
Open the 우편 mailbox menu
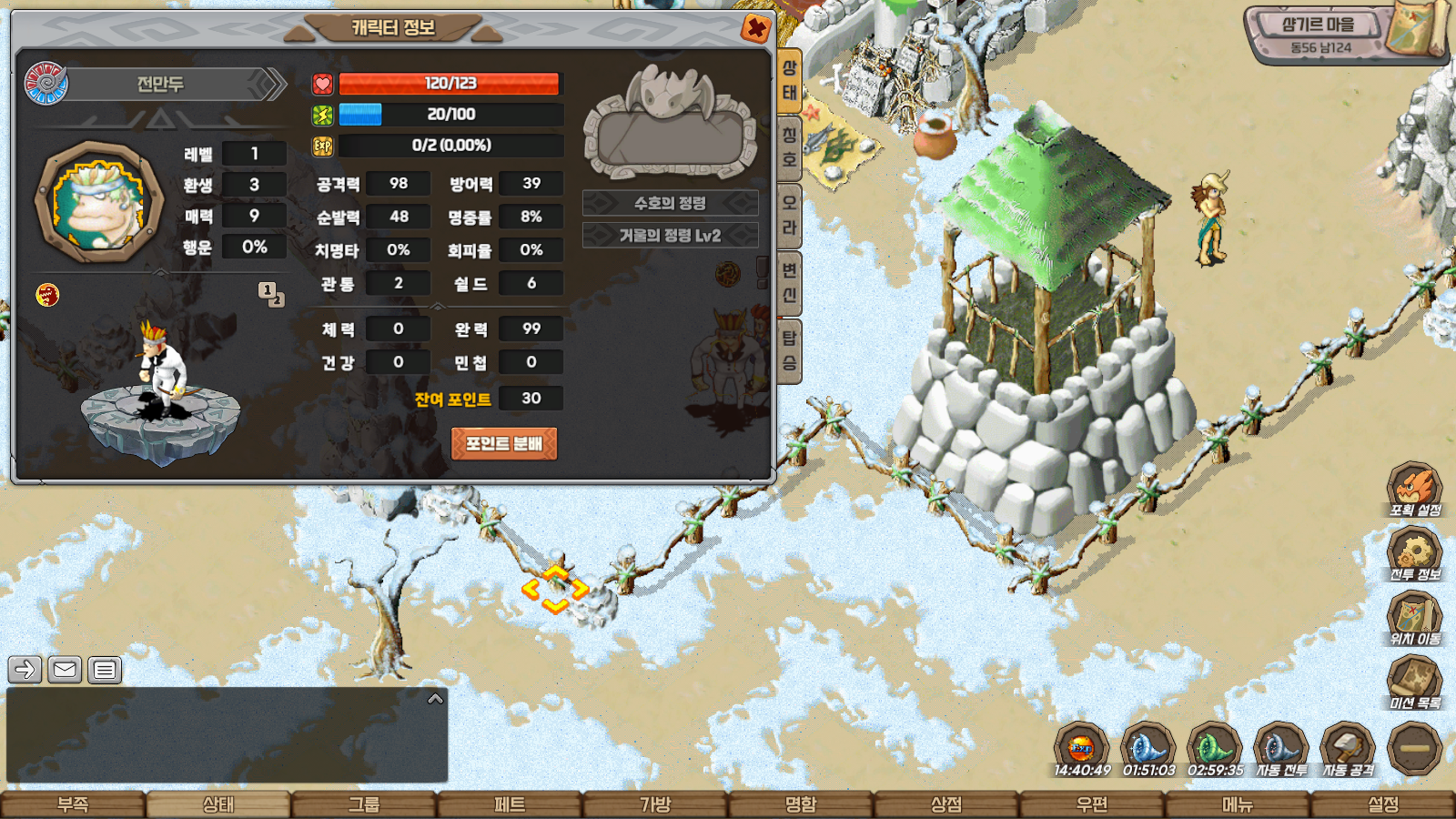(1092, 804)
